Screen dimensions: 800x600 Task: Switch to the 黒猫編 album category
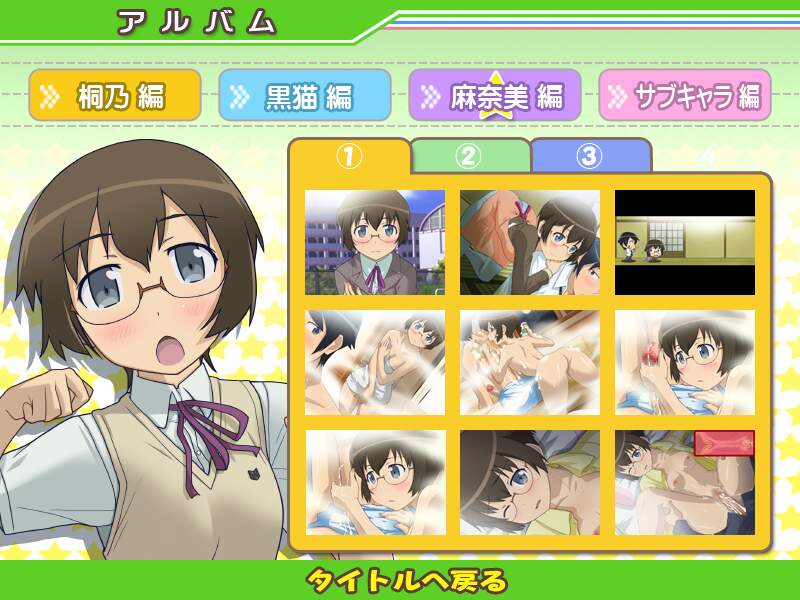click(304, 95)
